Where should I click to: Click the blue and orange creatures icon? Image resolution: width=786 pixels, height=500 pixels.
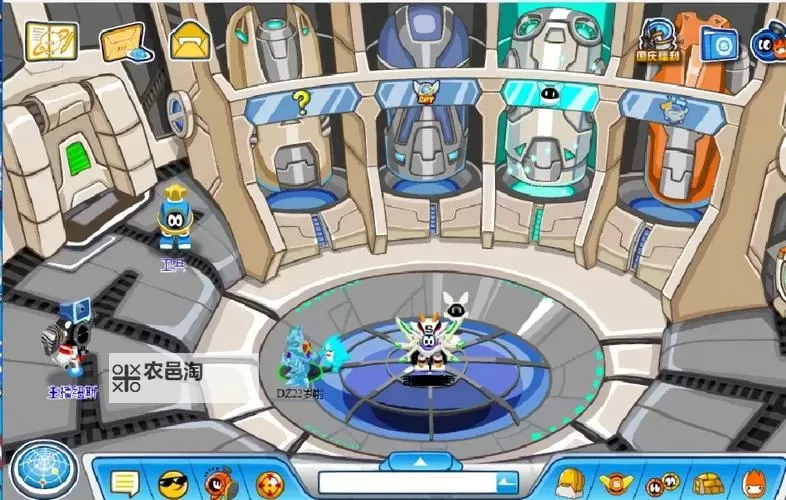click(x=770, y=43)
